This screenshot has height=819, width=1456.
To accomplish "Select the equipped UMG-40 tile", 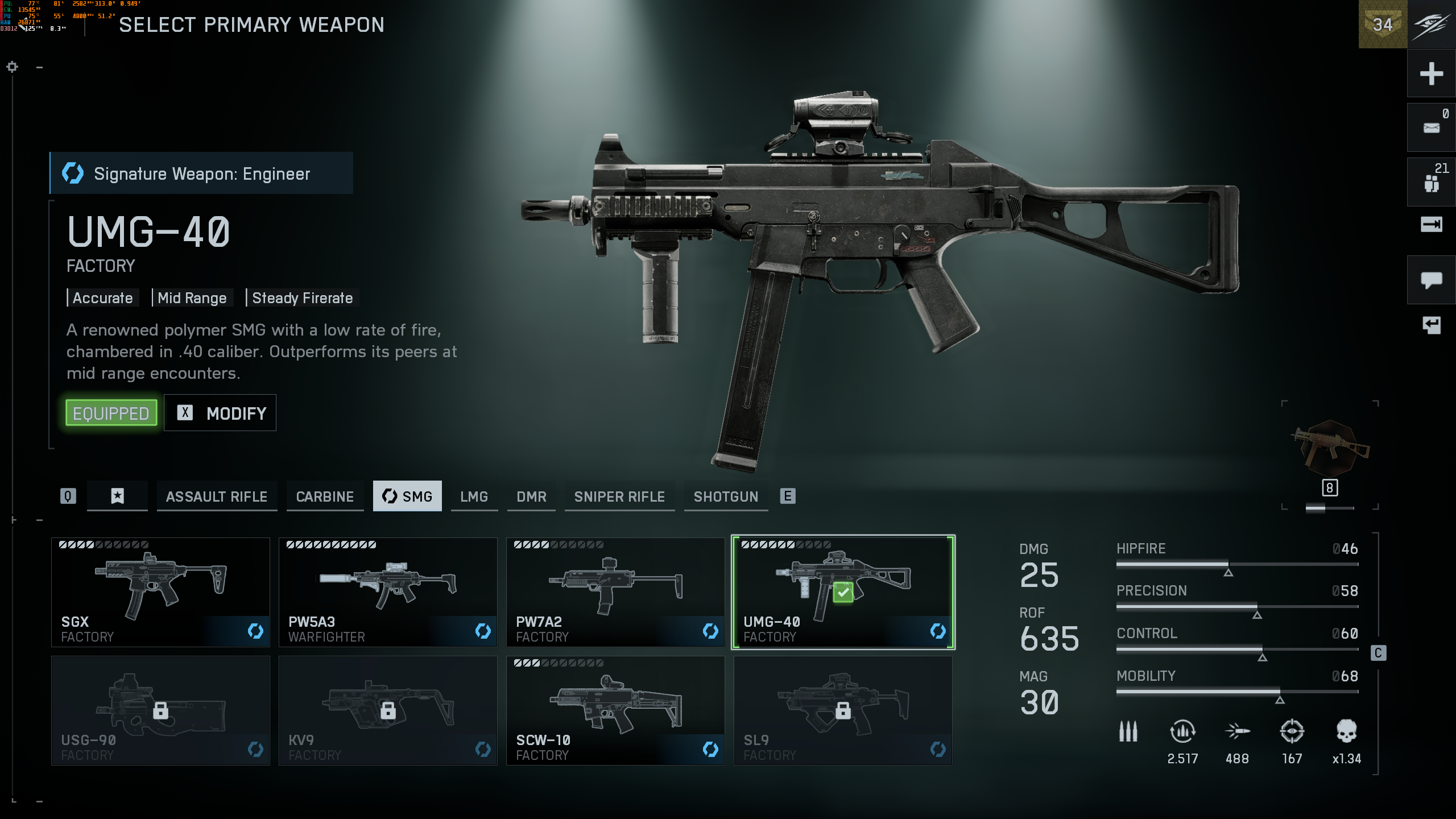I will (843, 591).
